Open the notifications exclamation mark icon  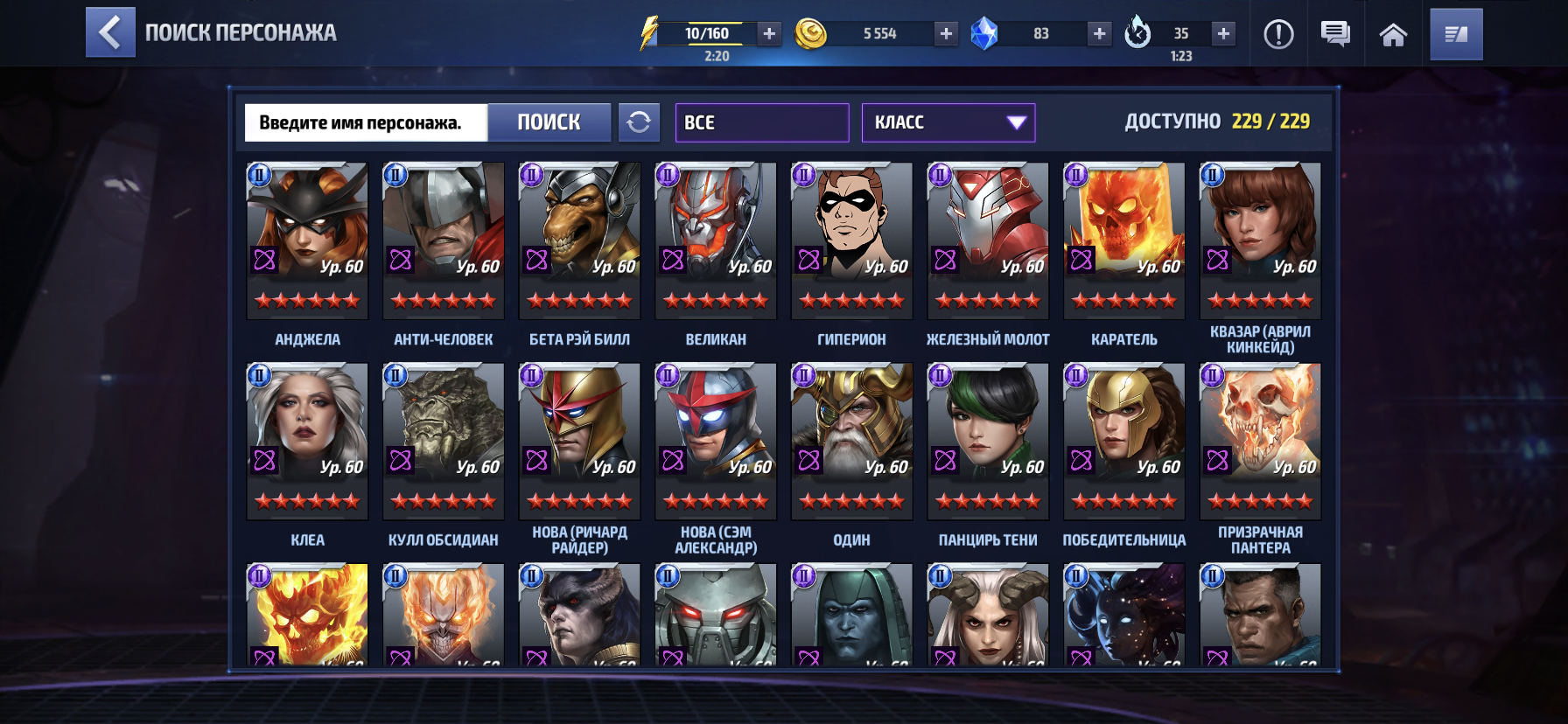1279,35
